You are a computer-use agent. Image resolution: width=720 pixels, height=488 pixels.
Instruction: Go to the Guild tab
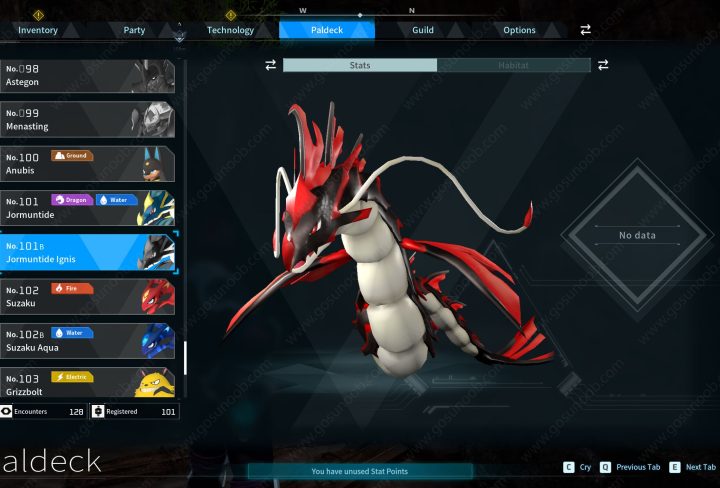(423, 30)
